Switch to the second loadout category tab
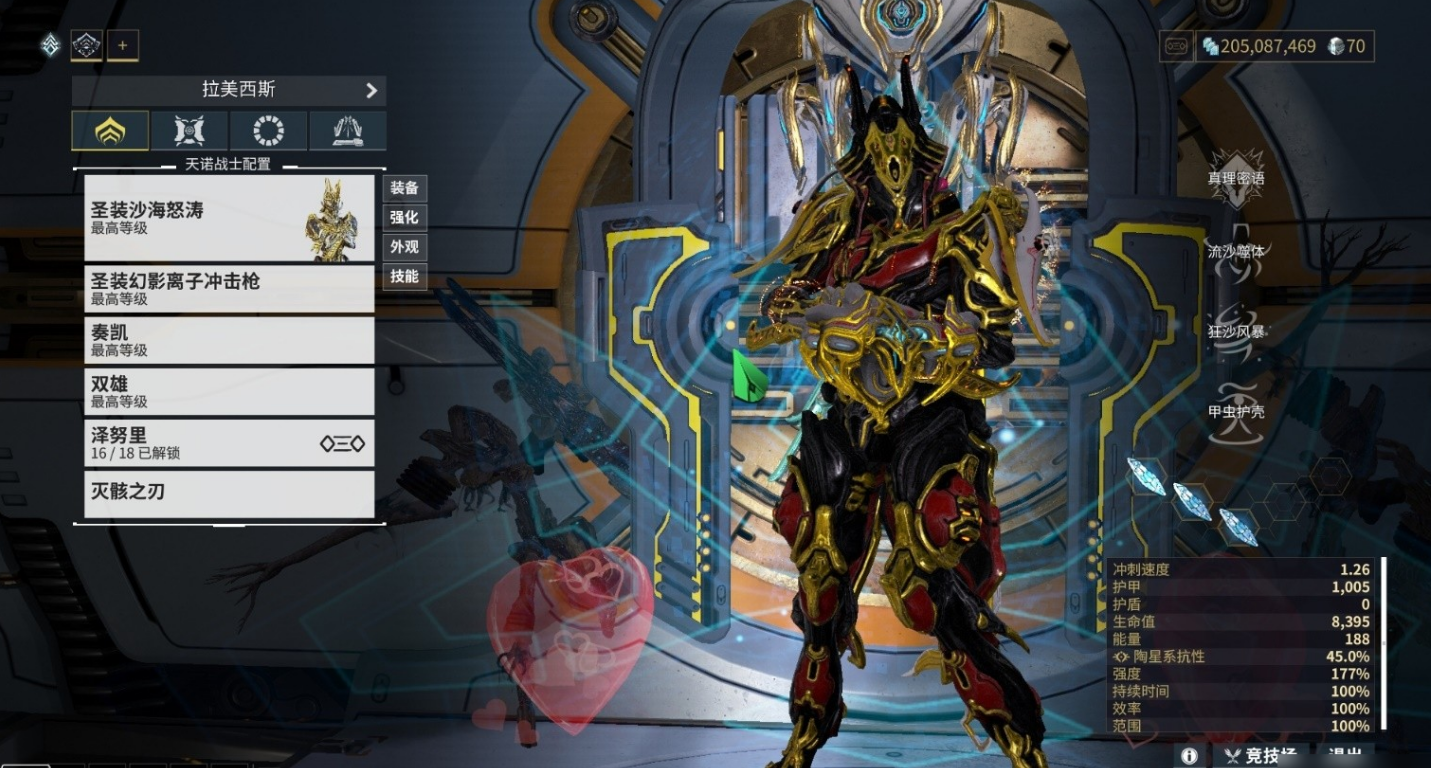 coord(189,131)
